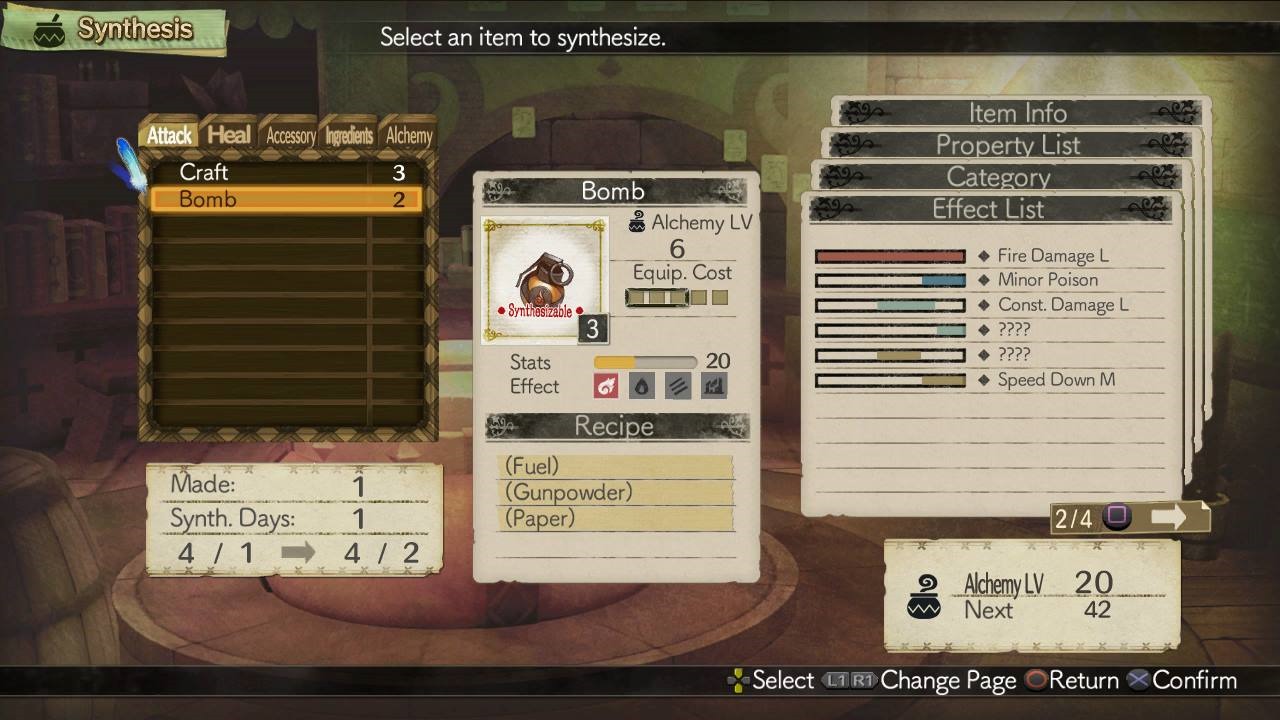Open the Item Info page
Screen dimensions: 1280x720
click(1018, 113)
